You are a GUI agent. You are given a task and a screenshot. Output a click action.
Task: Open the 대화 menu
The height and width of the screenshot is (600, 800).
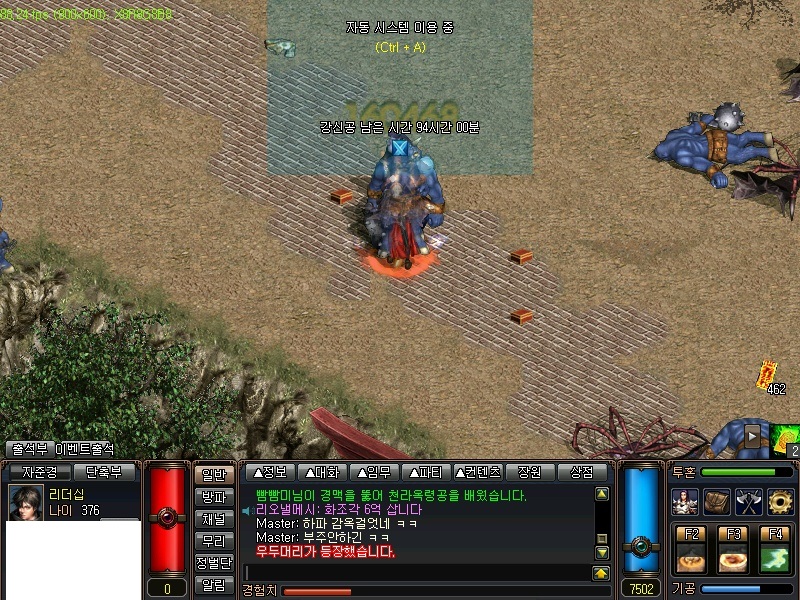(322, 472)
